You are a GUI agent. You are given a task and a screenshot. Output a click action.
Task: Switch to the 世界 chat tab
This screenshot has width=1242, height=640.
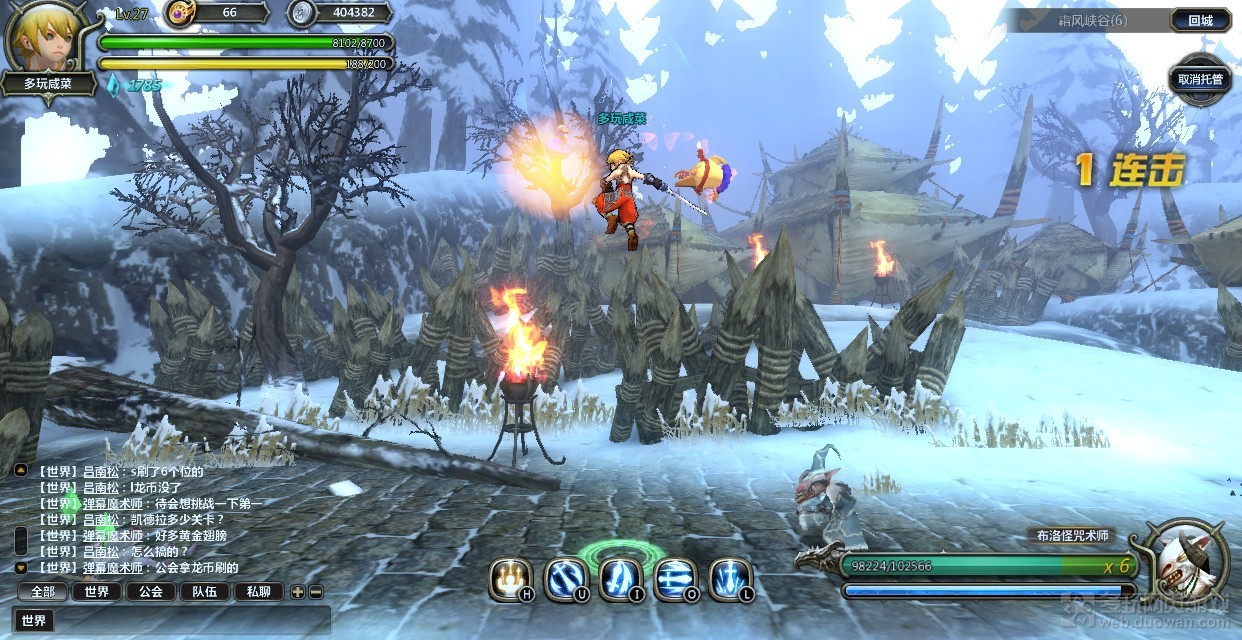coord(97,591)
